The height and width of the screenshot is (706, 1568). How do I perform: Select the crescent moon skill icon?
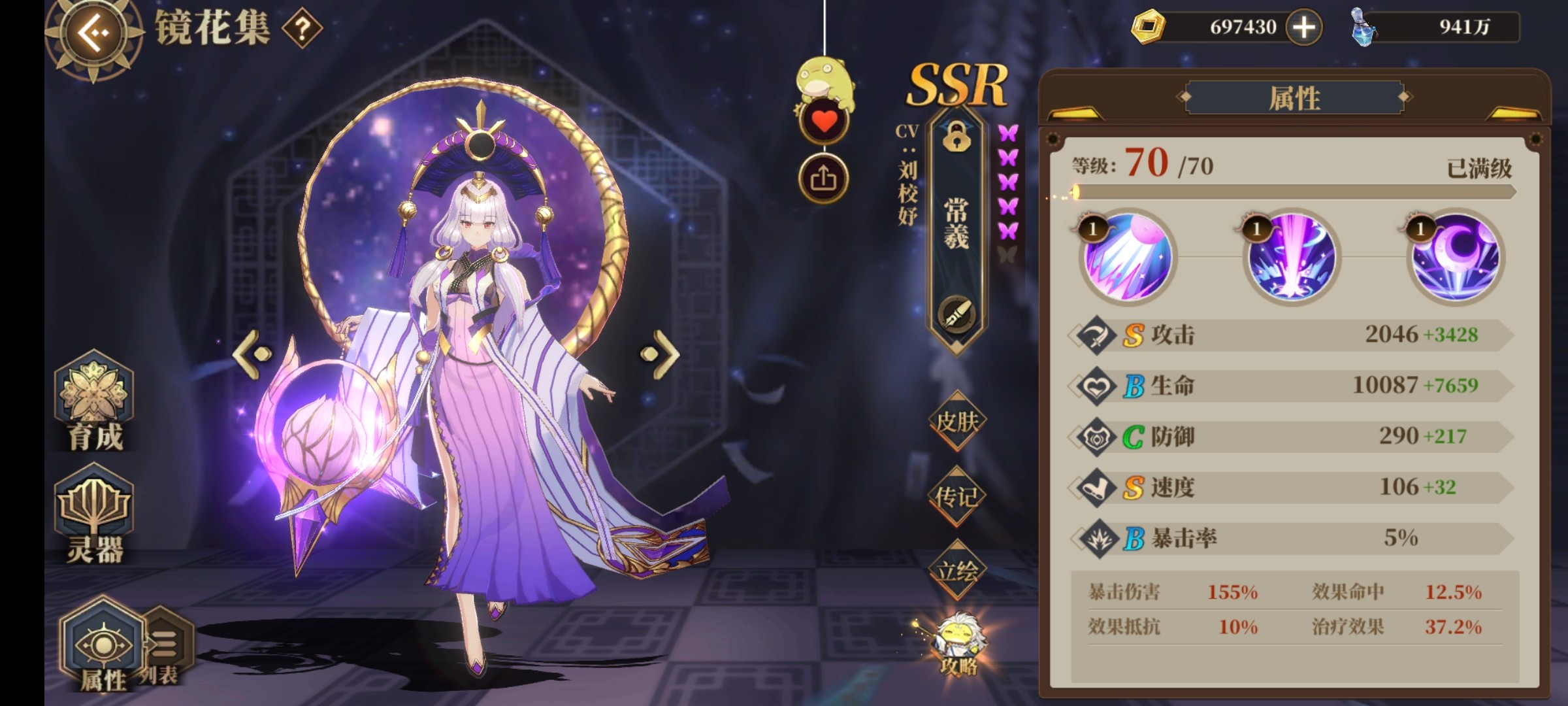pyautogui.click(x=1456, y=257)
